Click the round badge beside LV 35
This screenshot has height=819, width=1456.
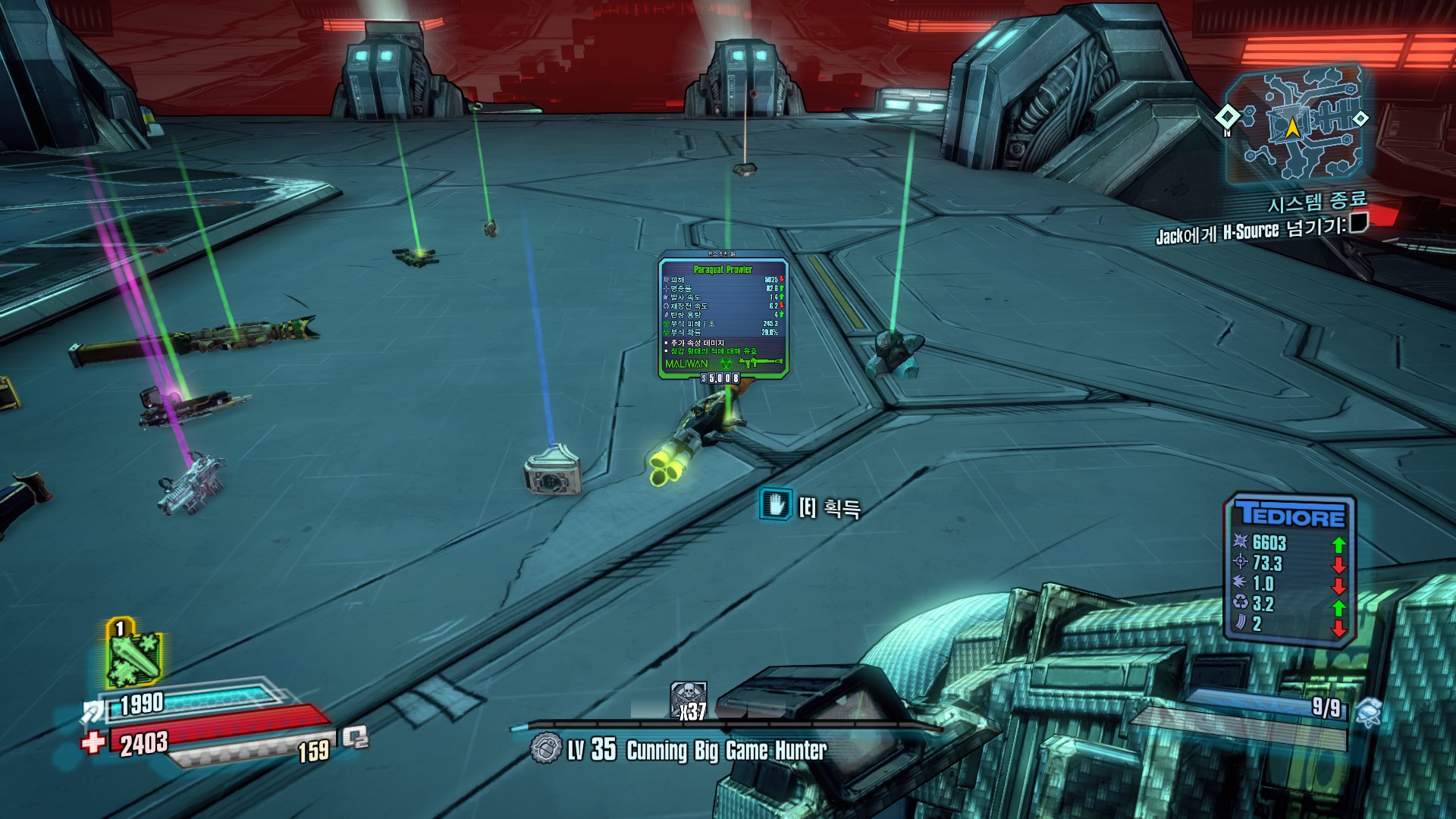tap(545, 748)
